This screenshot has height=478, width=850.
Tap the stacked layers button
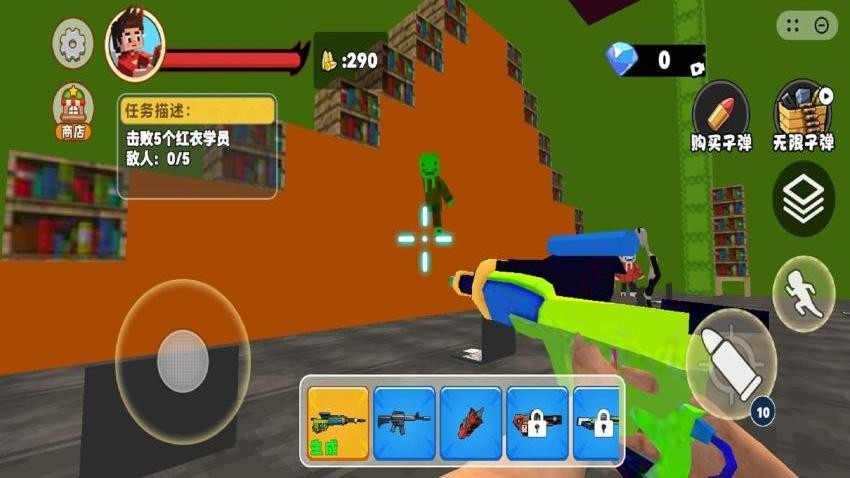tap(803, 200)
